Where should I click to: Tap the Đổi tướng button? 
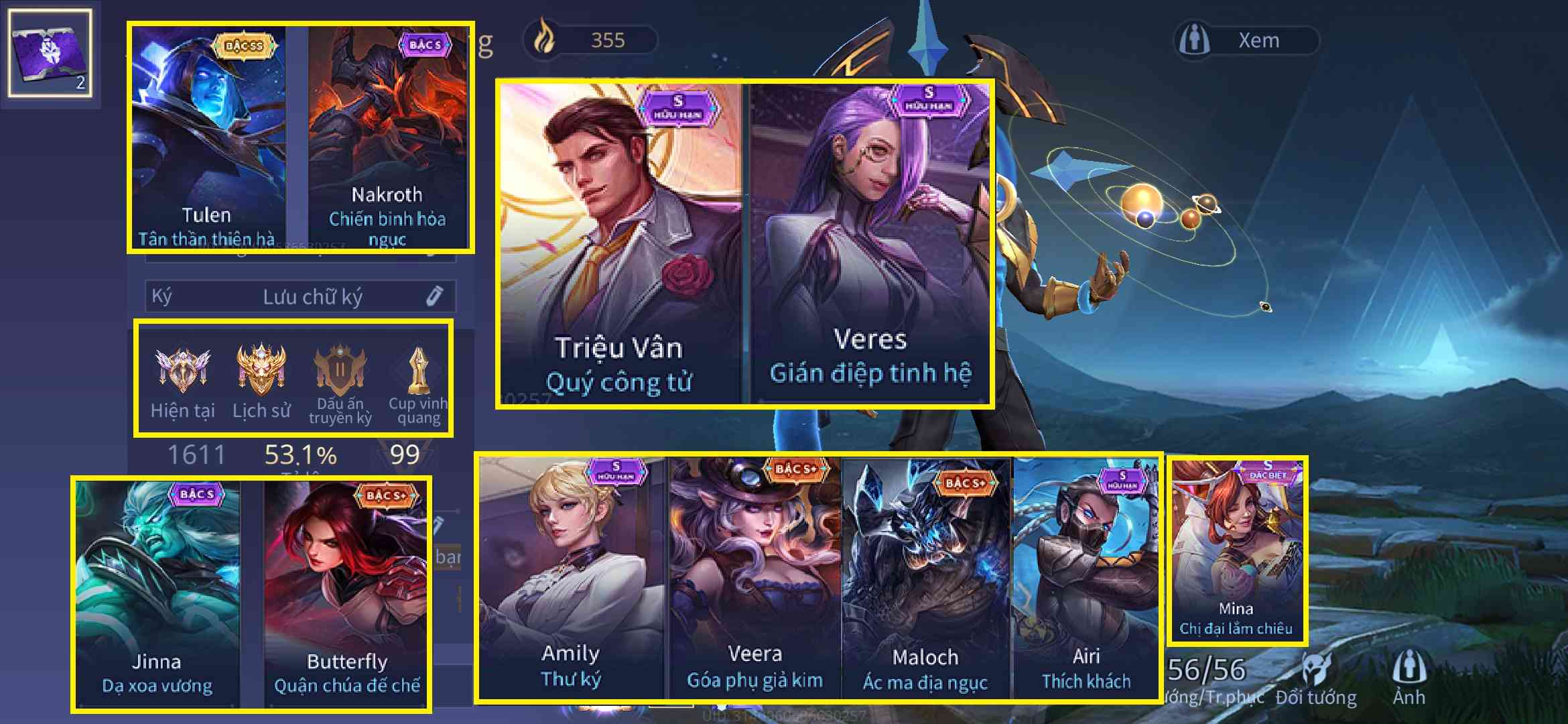click(x=1316, y=678)
